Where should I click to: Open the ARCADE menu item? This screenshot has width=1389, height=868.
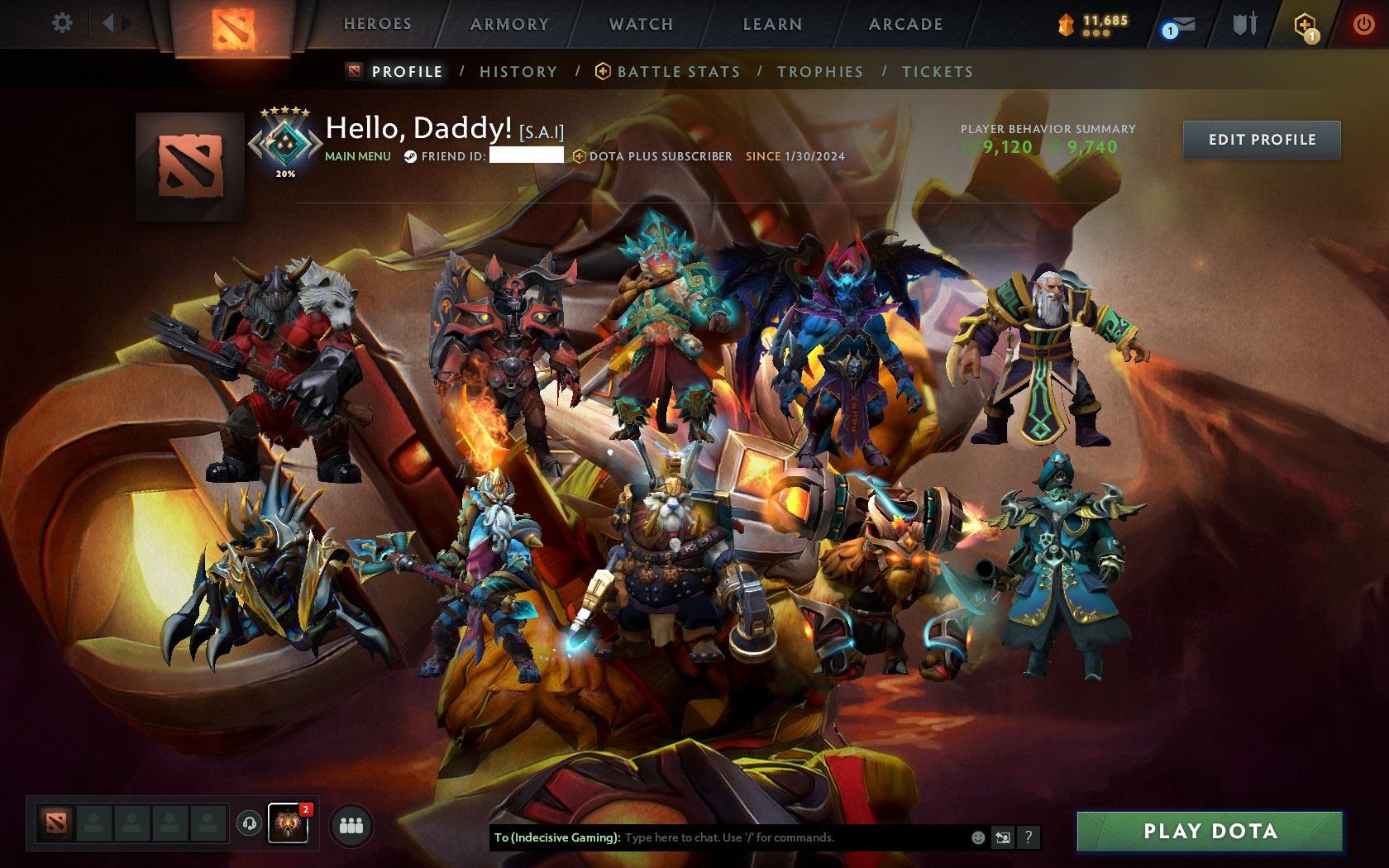(x=905, y=24)
